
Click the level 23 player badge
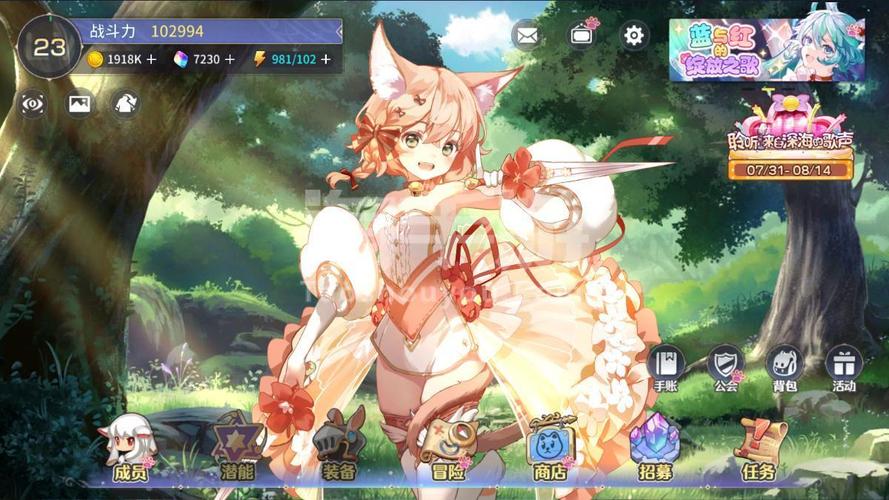point(49,47)
